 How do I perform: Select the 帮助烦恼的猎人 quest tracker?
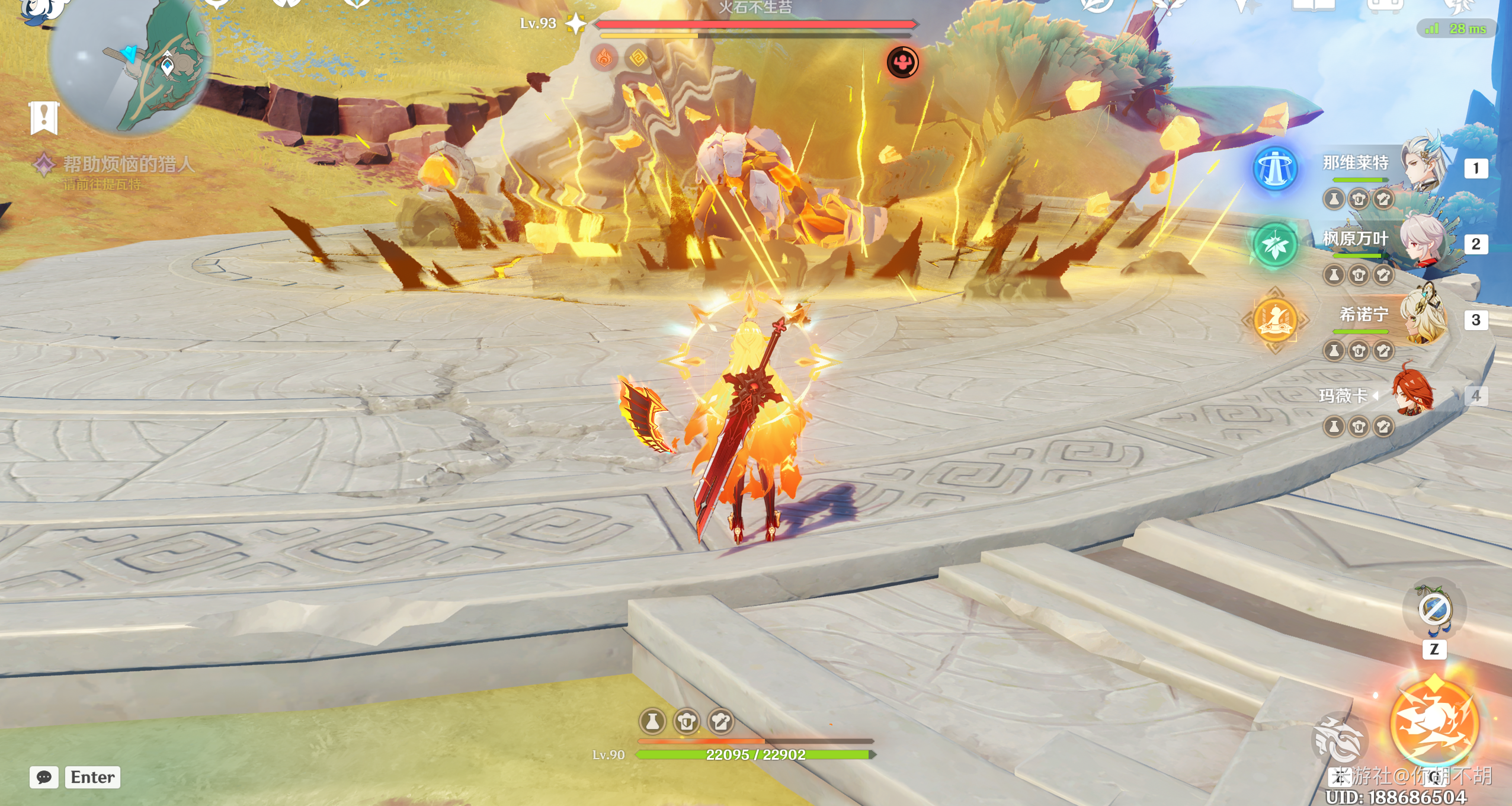[x=129, y=164]
